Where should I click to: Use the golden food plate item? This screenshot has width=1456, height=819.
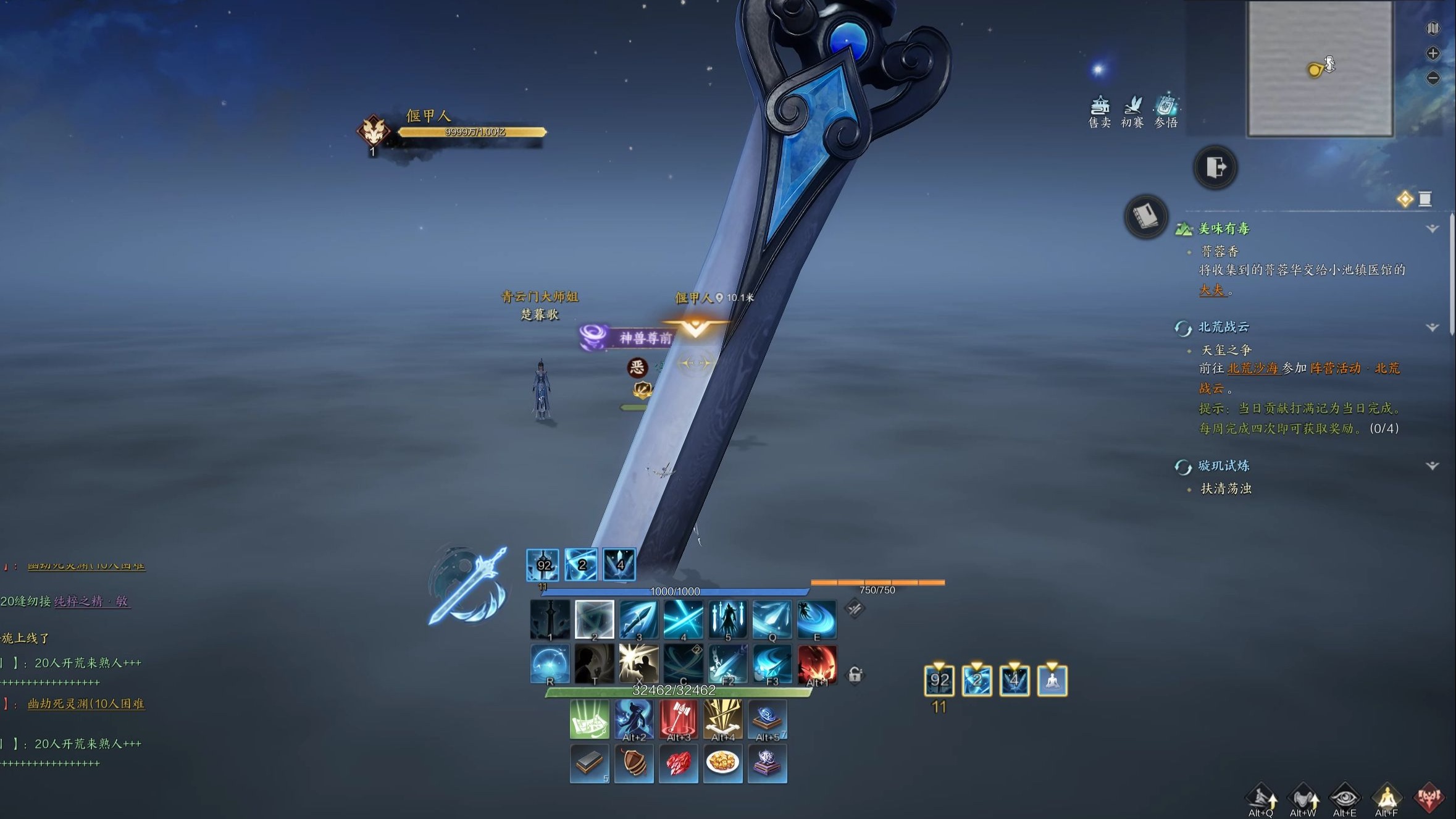[722, 763]
